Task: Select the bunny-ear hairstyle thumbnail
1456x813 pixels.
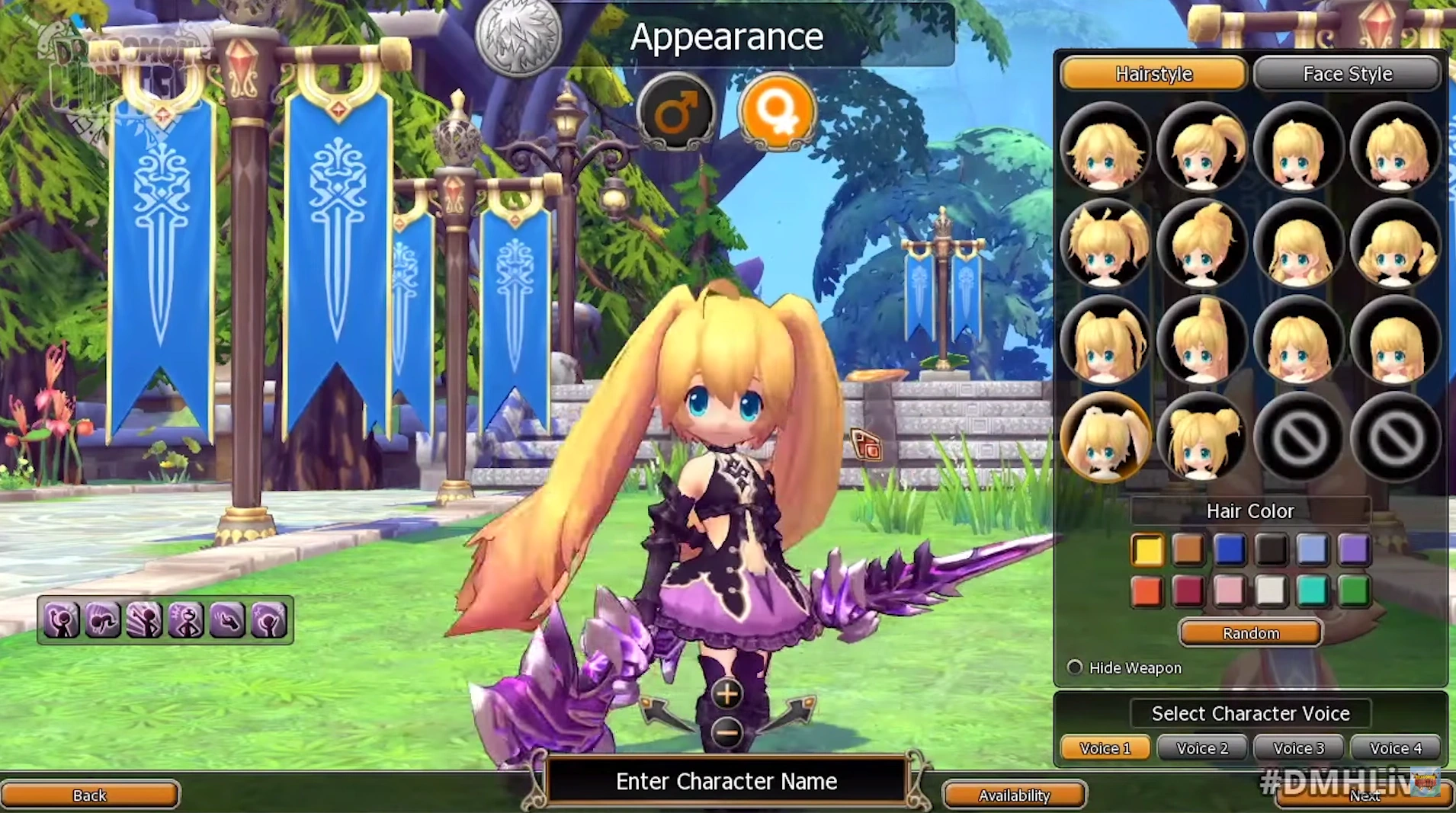Action: pyautogui.click(x=1105, y=438)
